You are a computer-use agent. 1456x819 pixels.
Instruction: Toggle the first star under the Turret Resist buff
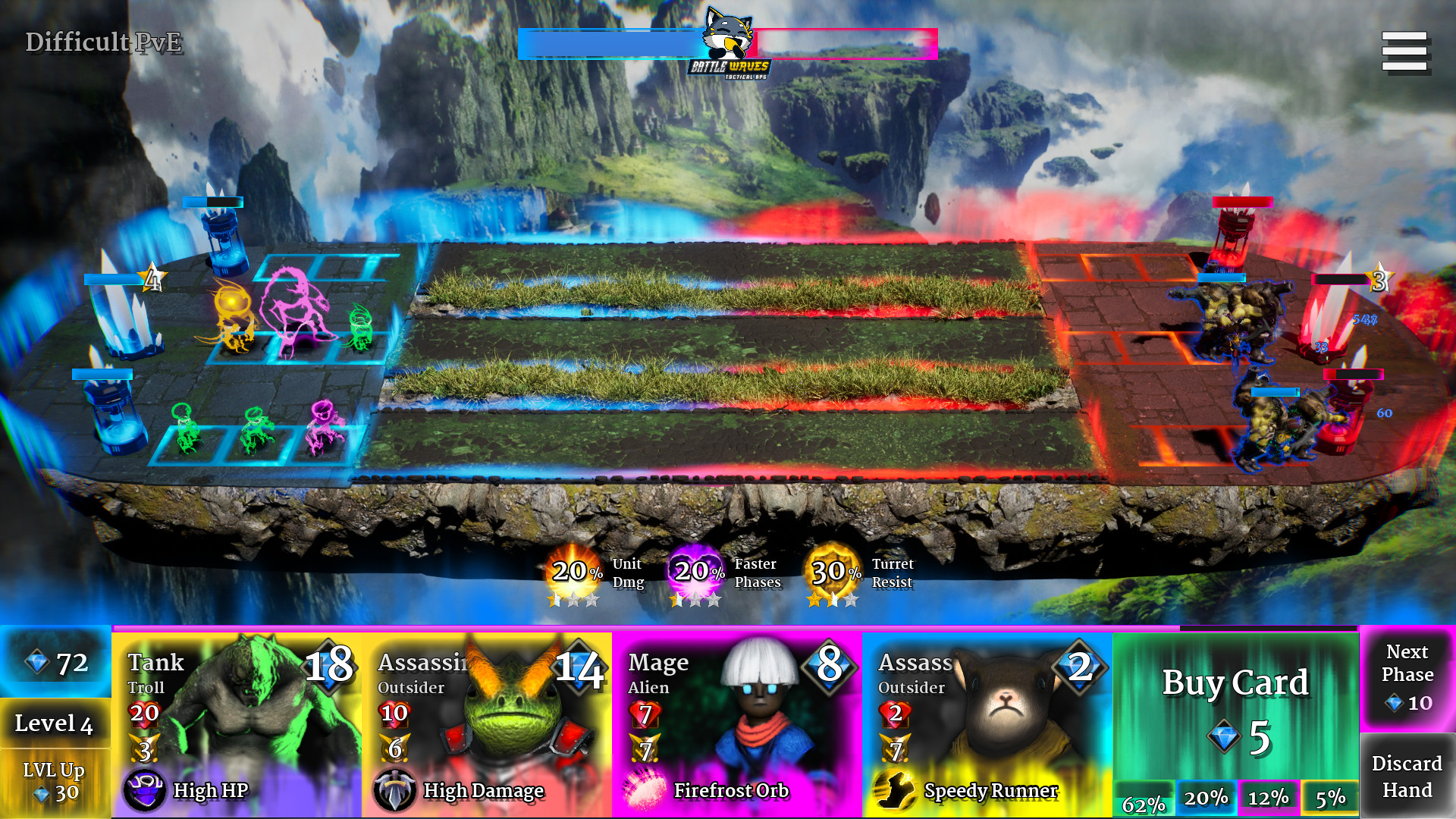pos(813,599)
